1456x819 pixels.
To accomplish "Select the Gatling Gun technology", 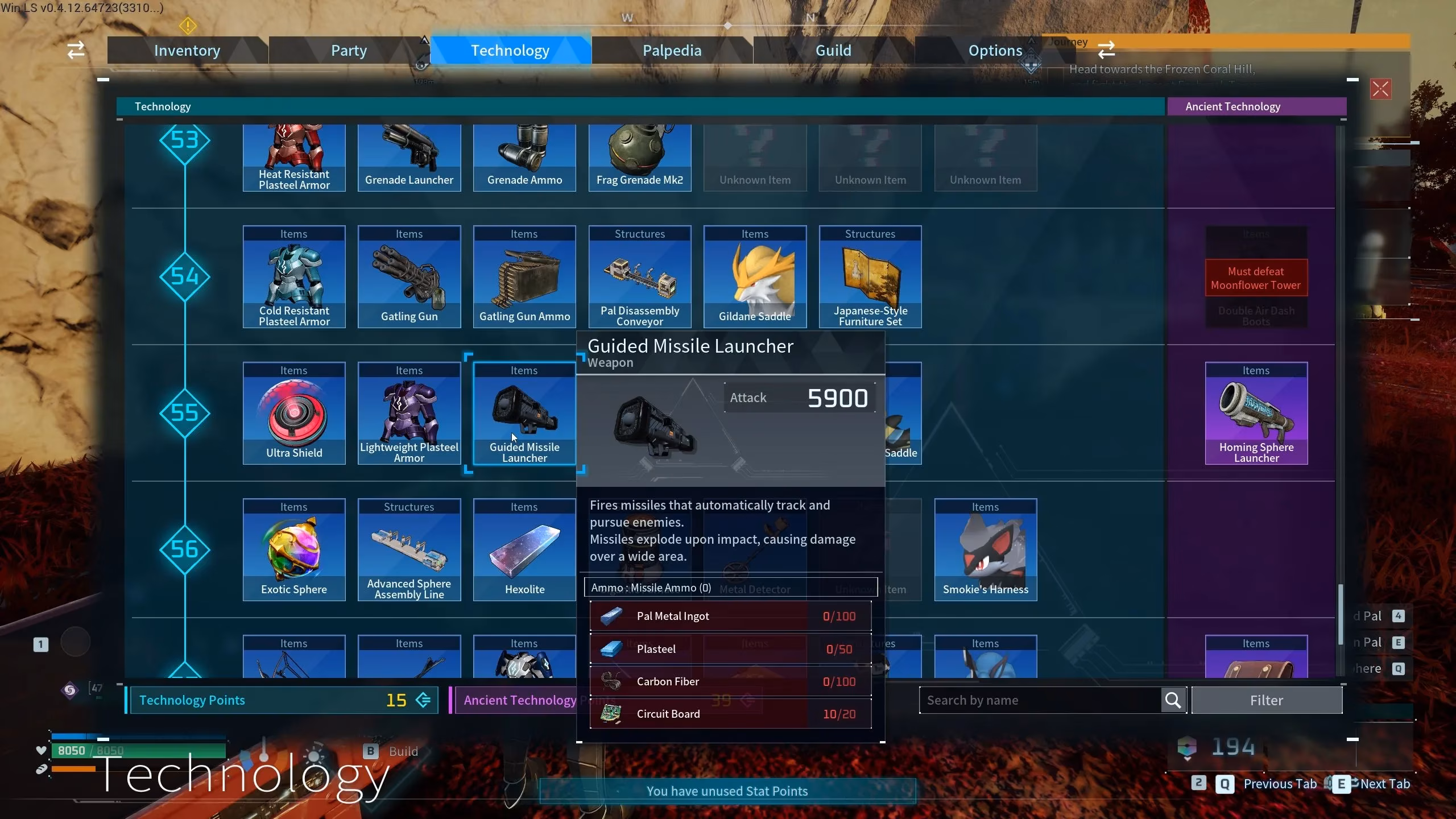I will 409,277.
